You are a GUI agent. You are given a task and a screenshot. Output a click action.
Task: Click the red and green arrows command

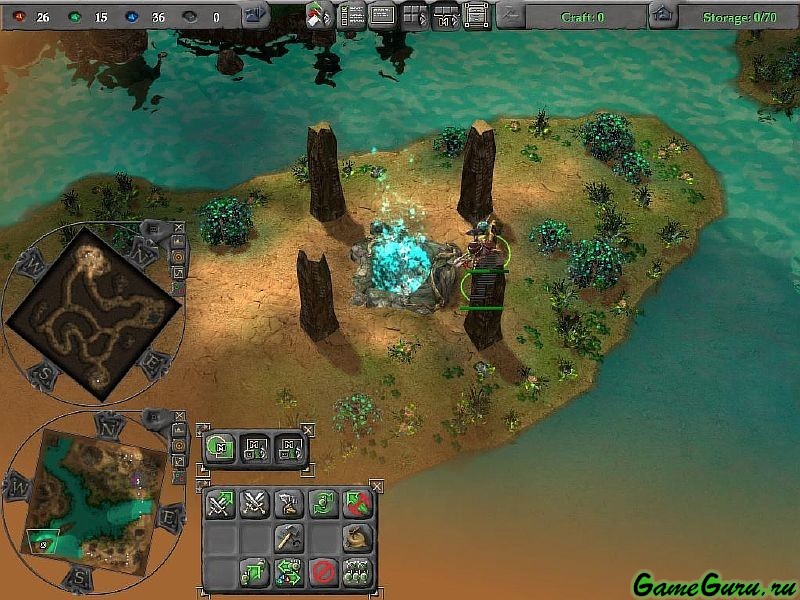coord(357,504)
